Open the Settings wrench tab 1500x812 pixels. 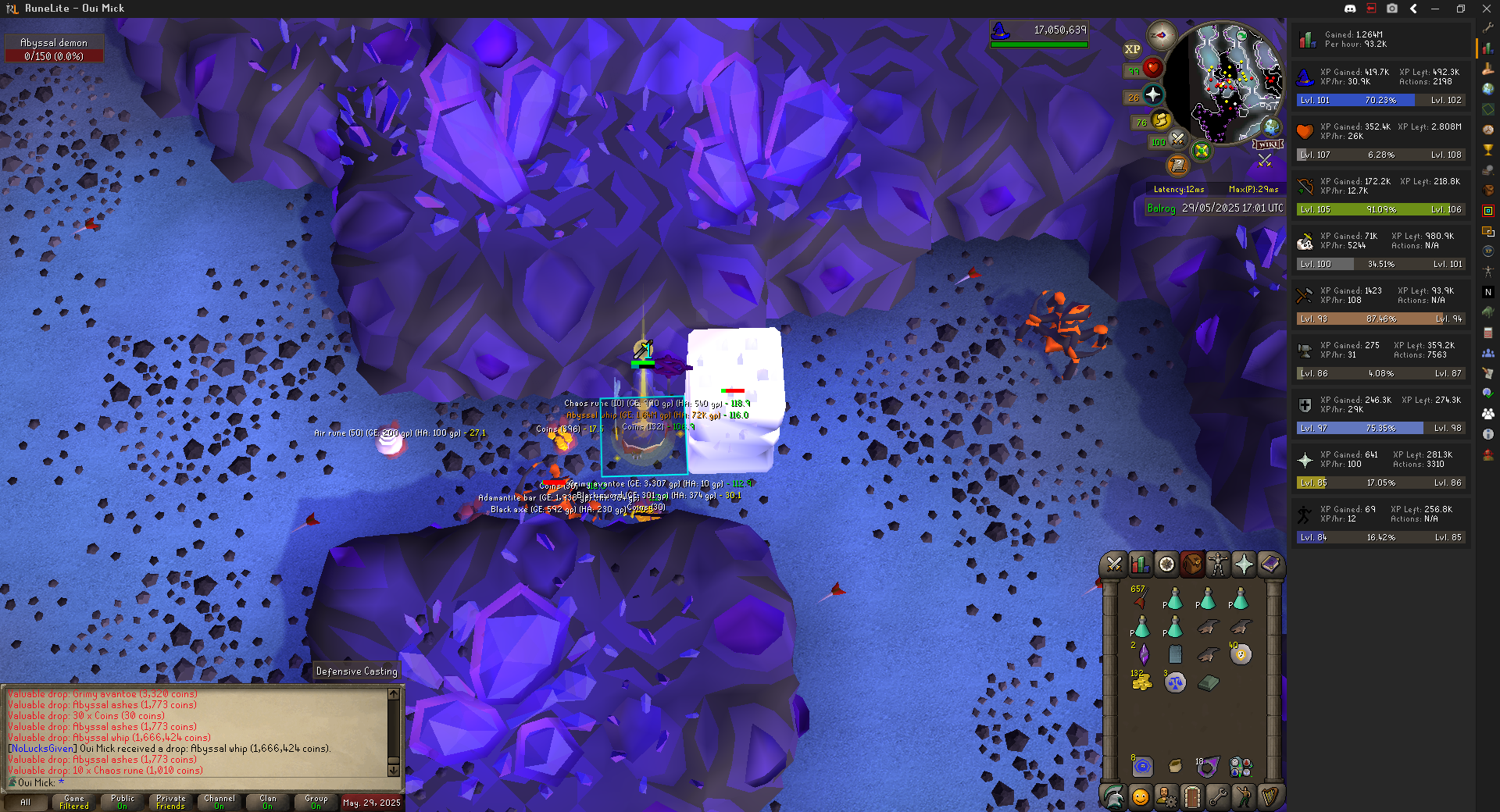tap(1218, 796)
